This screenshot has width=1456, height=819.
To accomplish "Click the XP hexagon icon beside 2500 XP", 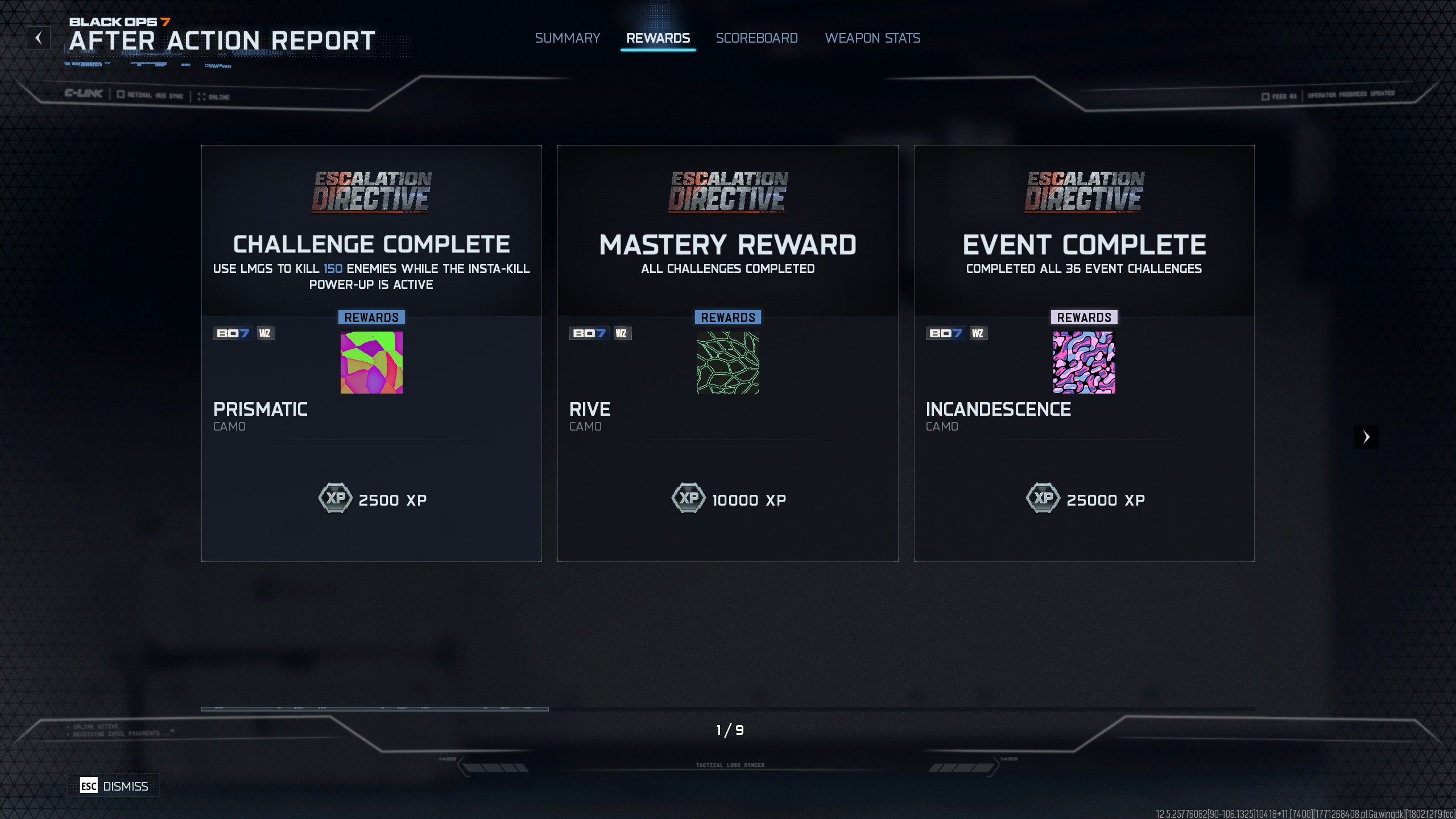I will coord(336,499).
